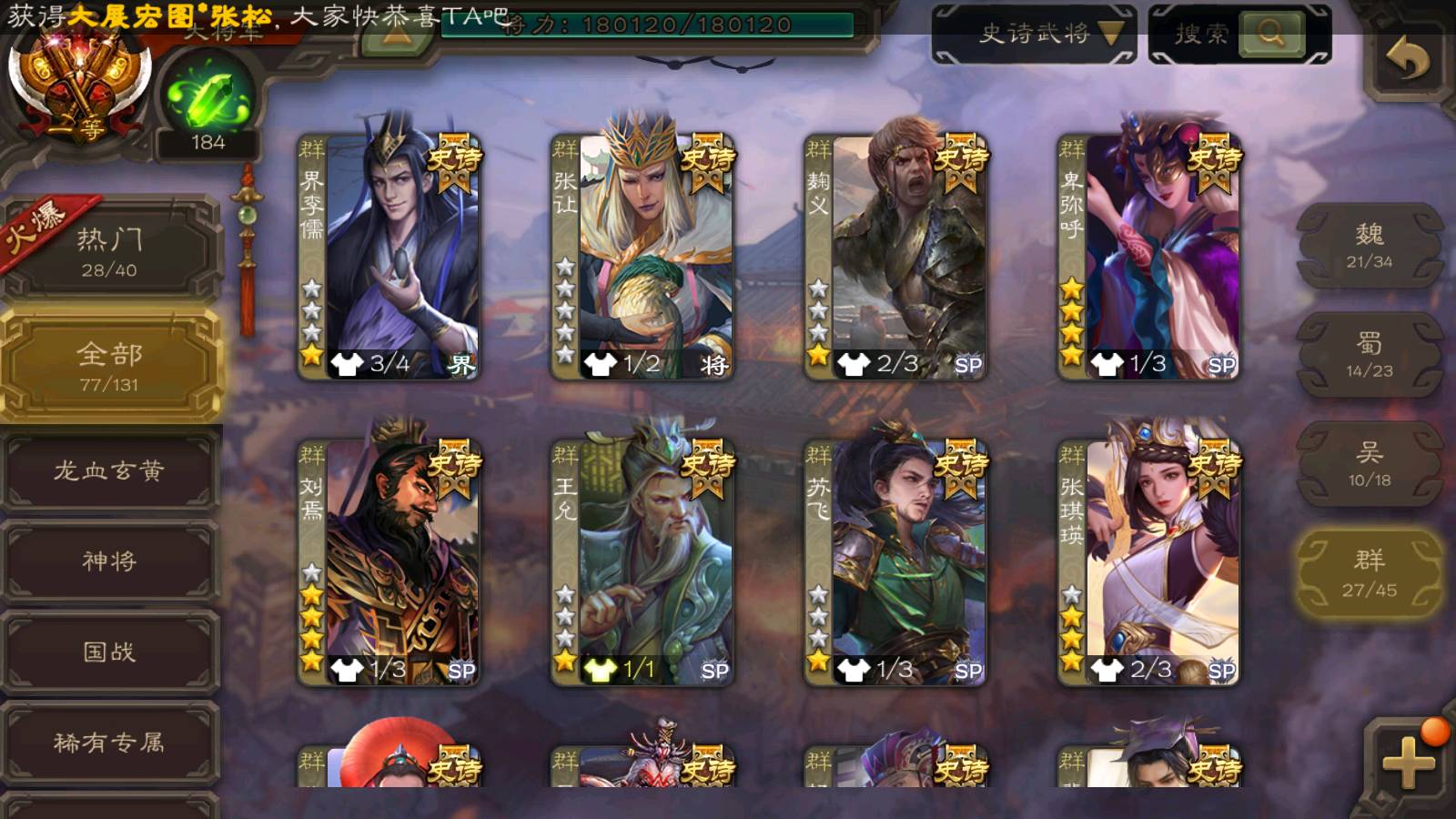The width and height of the screenshot is (1456, 819).
Task: Go back with the return arrow
Action: tap(1407, 61)
